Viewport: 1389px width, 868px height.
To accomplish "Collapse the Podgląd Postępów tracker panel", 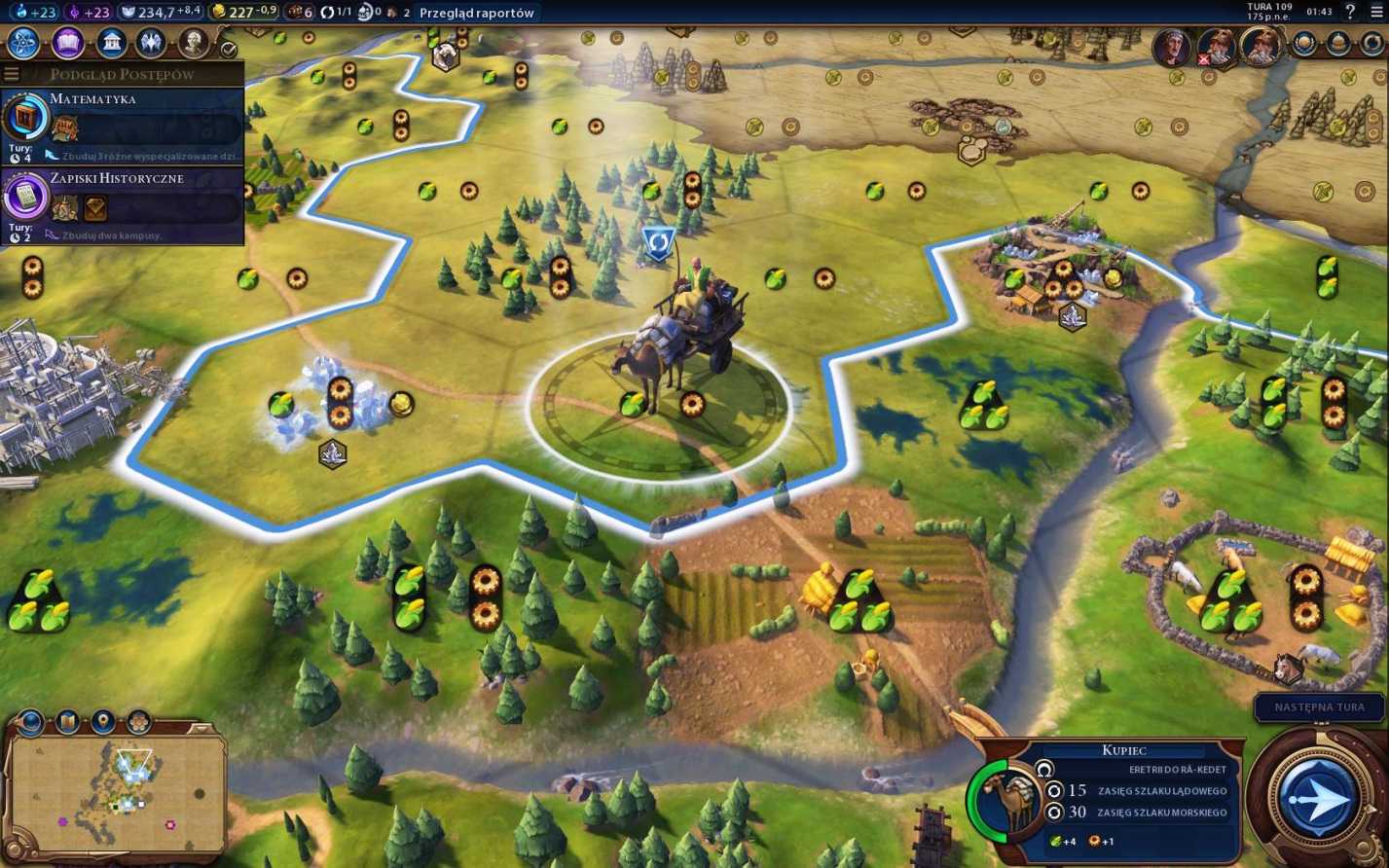I will [x=12, y=74].
